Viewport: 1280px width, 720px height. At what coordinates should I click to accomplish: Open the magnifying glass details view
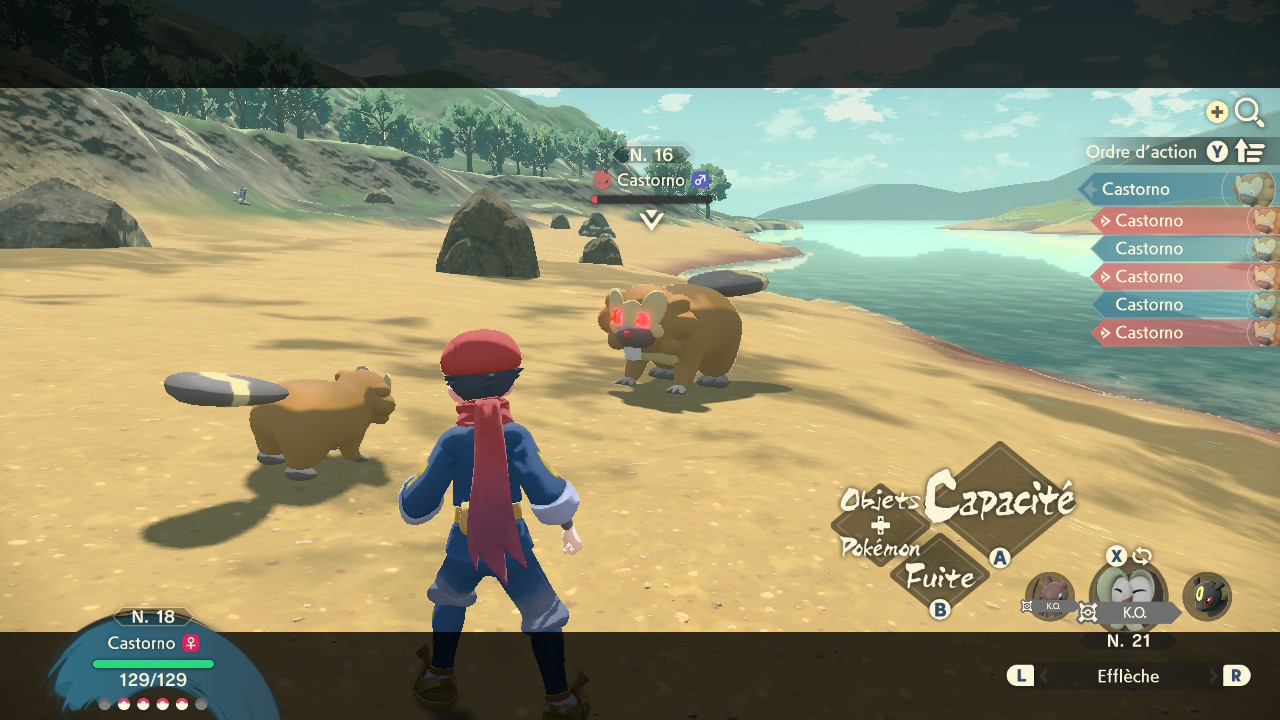click(1249, 112)
